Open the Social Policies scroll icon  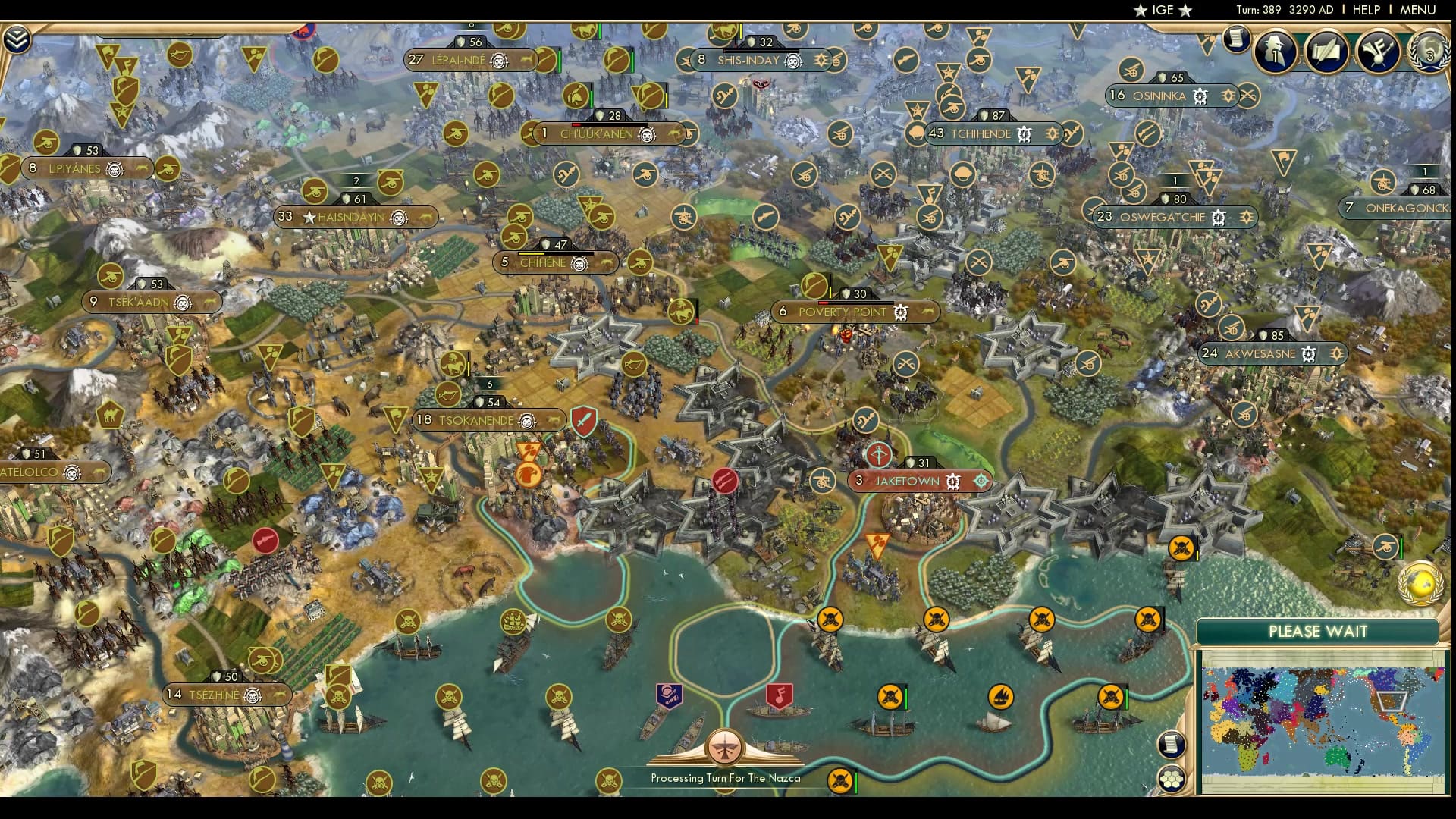[1326, 52]
